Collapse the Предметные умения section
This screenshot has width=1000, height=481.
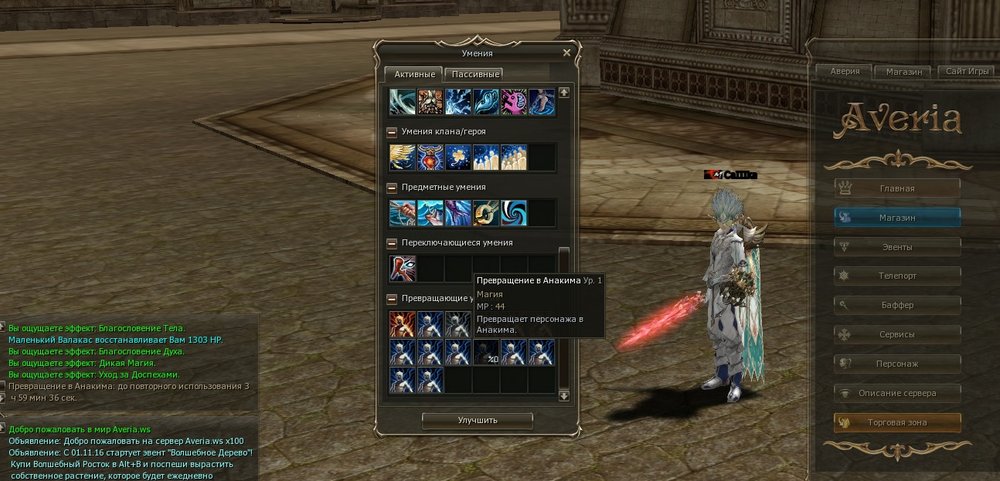point(392,186)
